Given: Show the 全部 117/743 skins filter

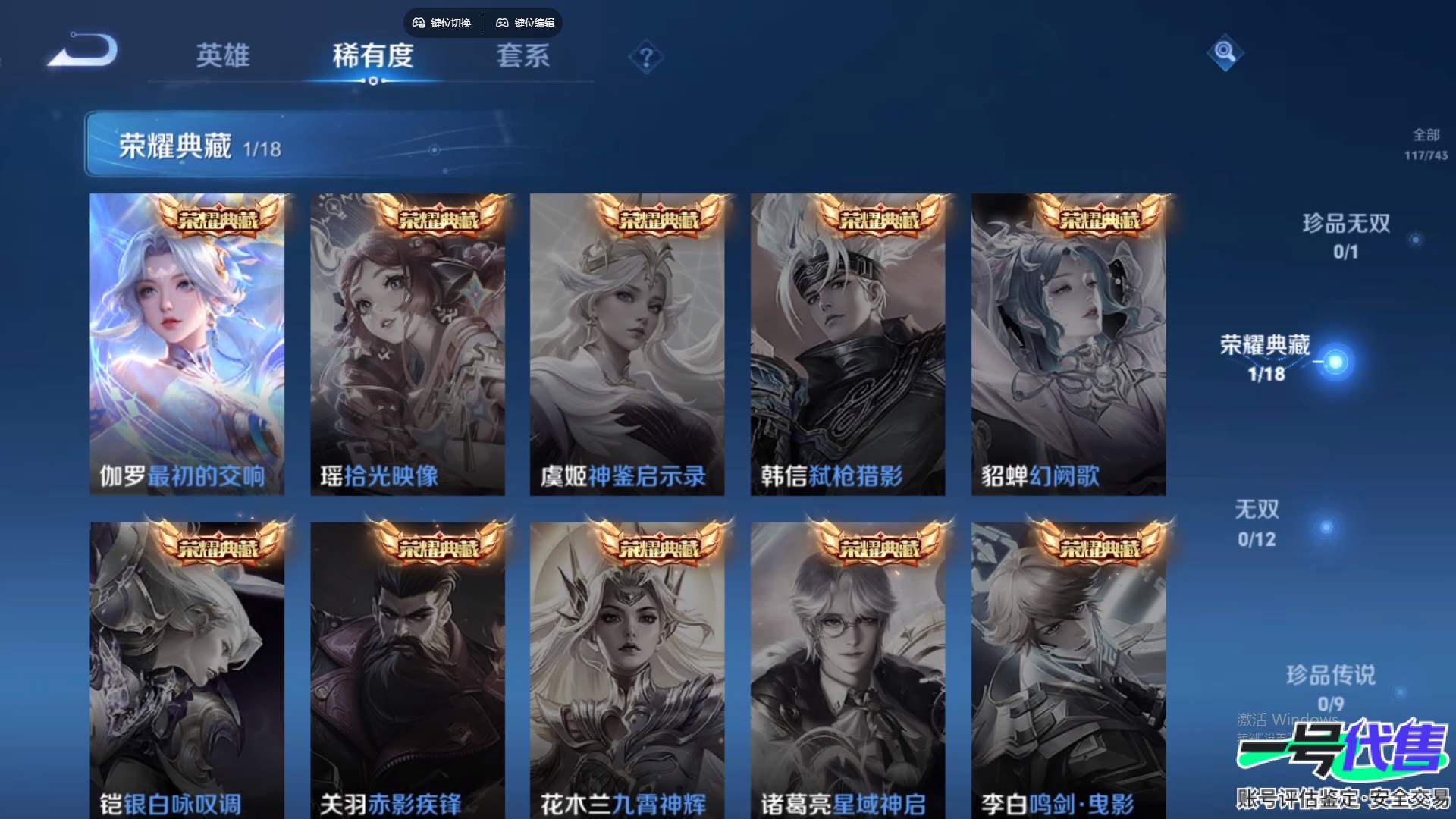Looking at the screenshot, I should 1426,143.
